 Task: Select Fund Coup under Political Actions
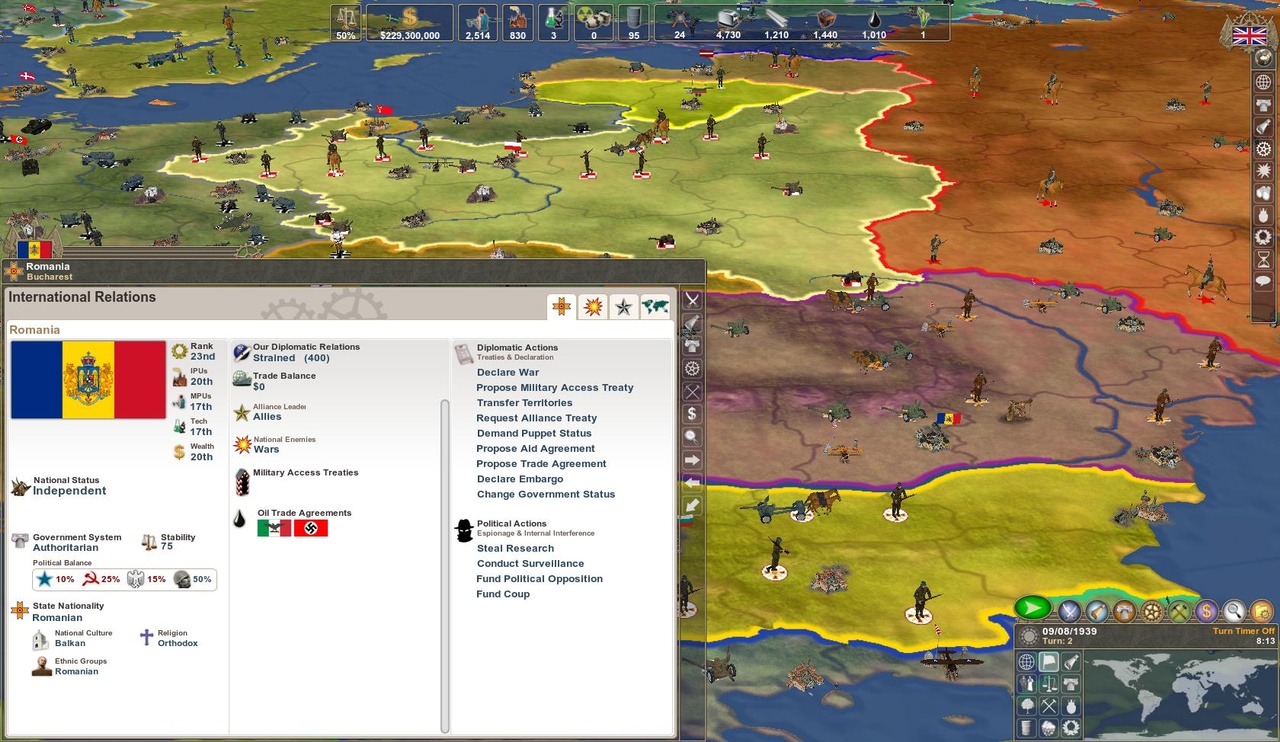[x=503, y=593]
